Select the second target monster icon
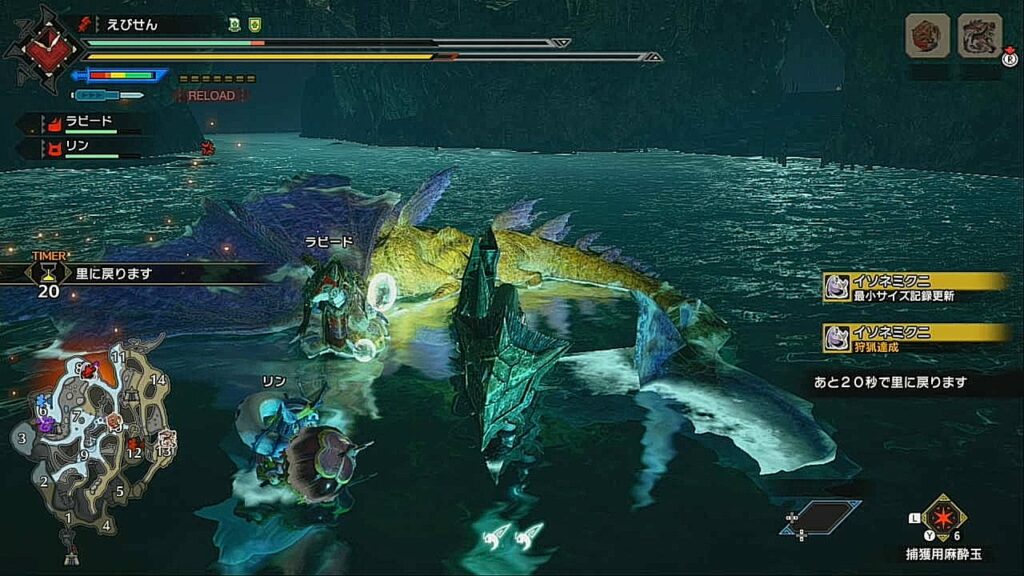 pos(979,36)
